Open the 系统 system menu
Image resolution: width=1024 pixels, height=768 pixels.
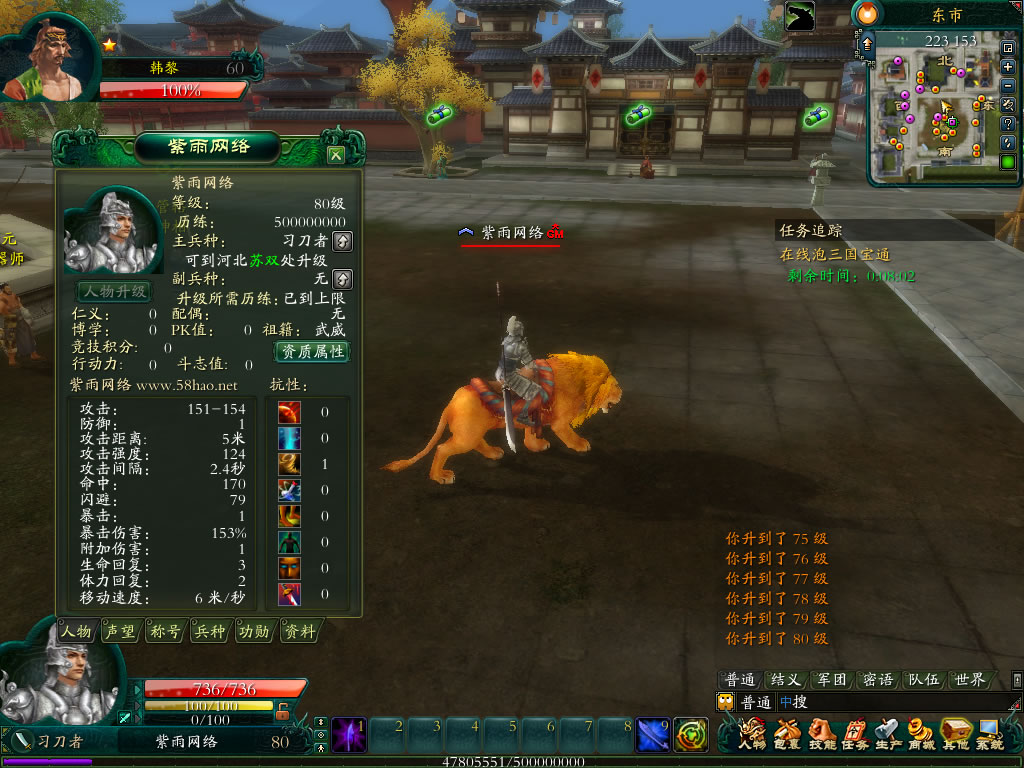click(988, 735)
